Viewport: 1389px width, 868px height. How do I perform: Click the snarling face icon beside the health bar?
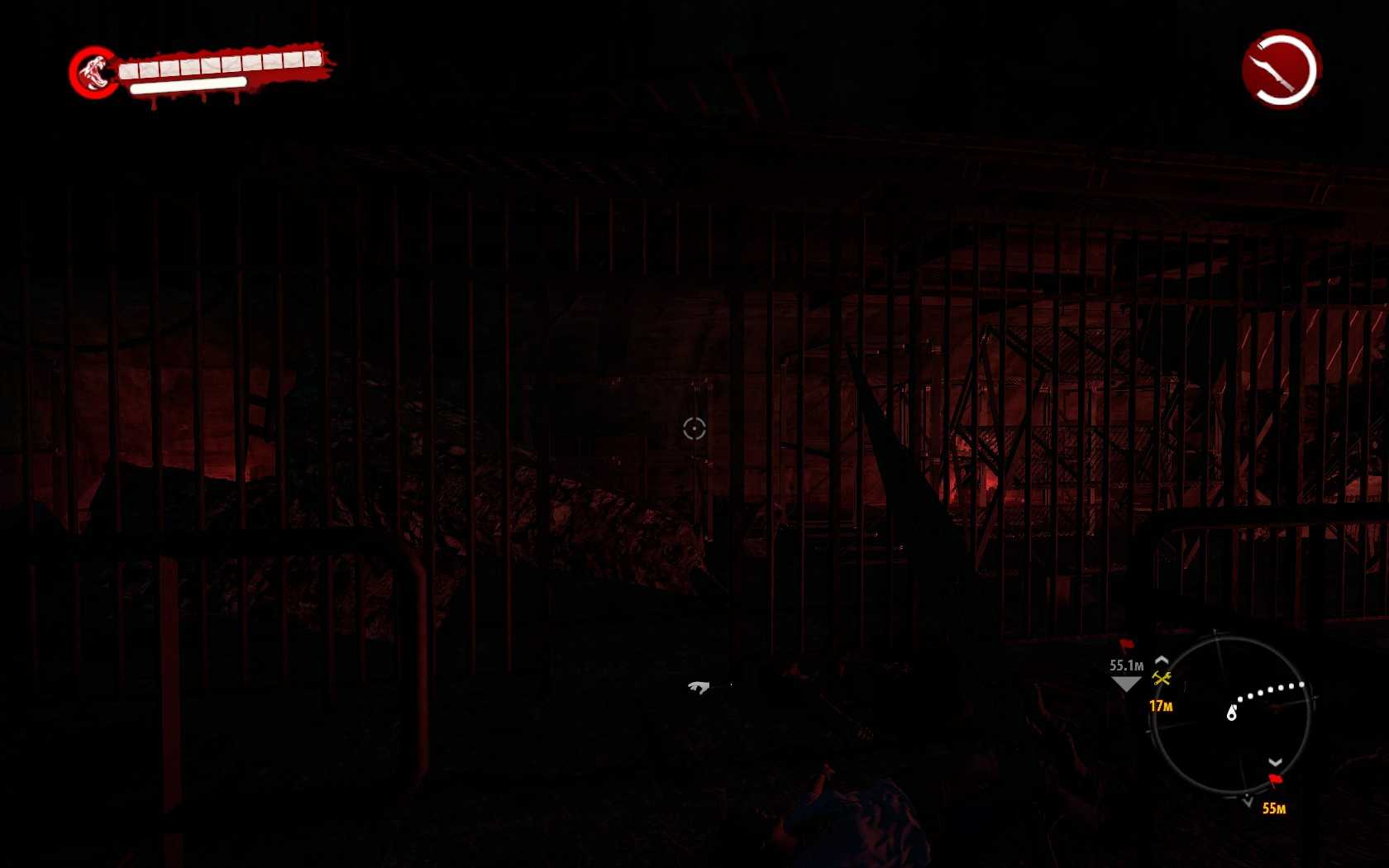94,72
